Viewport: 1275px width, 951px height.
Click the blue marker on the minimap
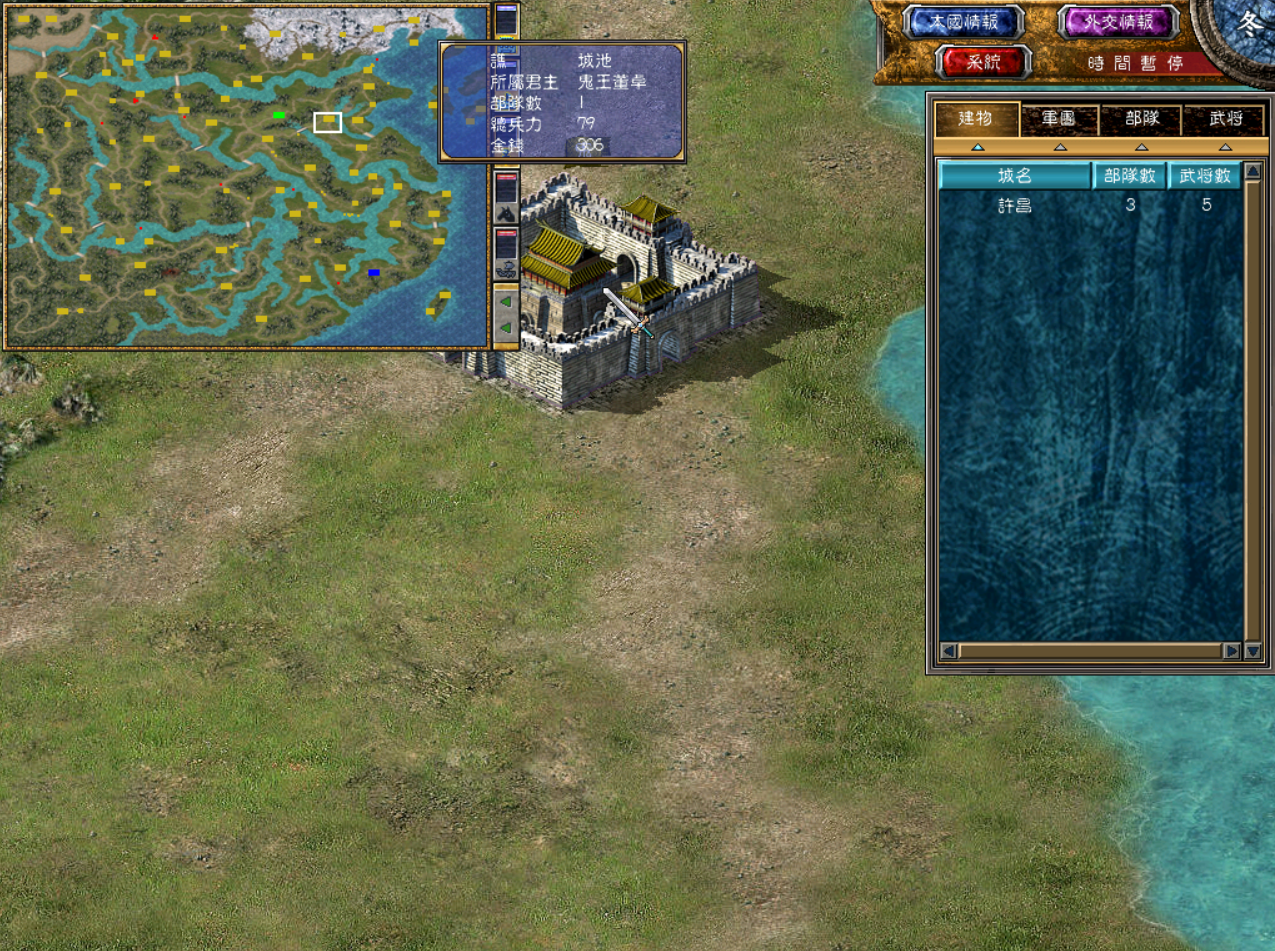(374, 272)
